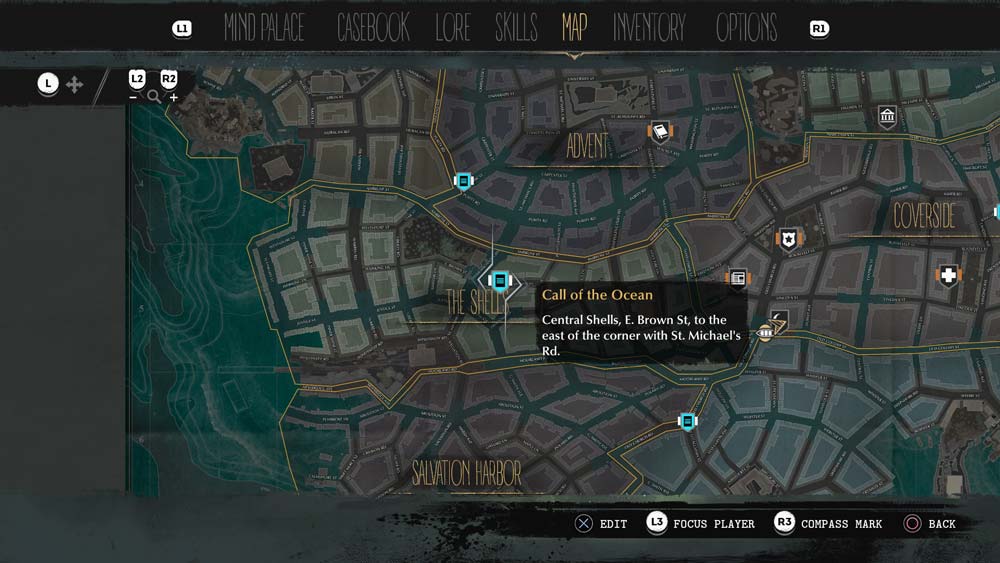Click the police badge marker on the map
Viewport: 1000px width, 563px height.
click(790, 239)
